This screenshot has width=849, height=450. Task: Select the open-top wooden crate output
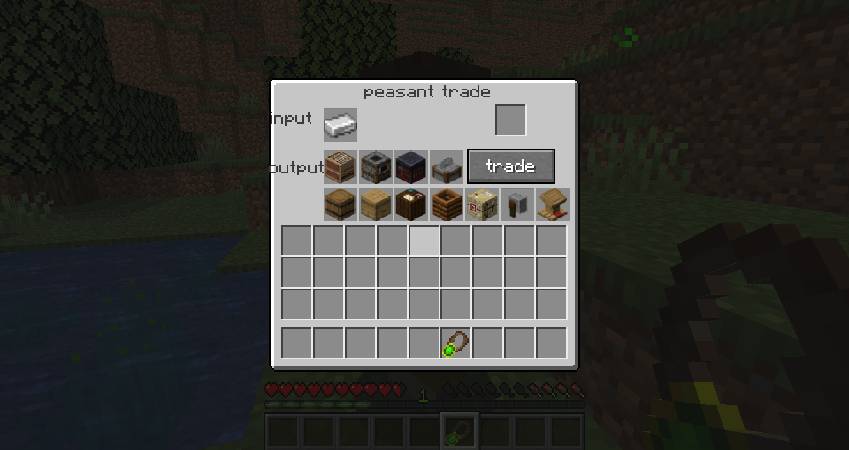pyautogui.click(x=446, y=204)
